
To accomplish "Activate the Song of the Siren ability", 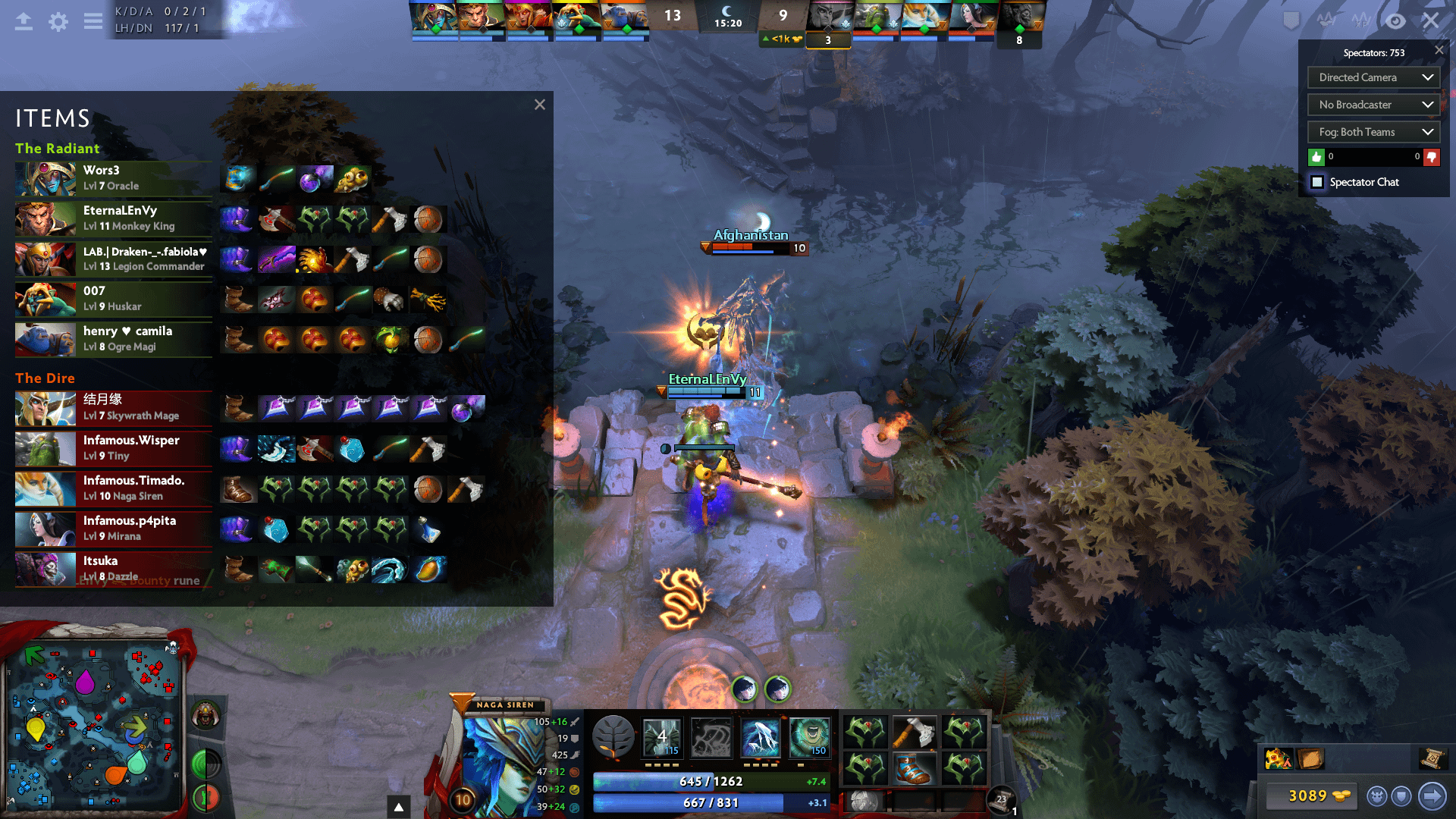I will pos(810,737).
